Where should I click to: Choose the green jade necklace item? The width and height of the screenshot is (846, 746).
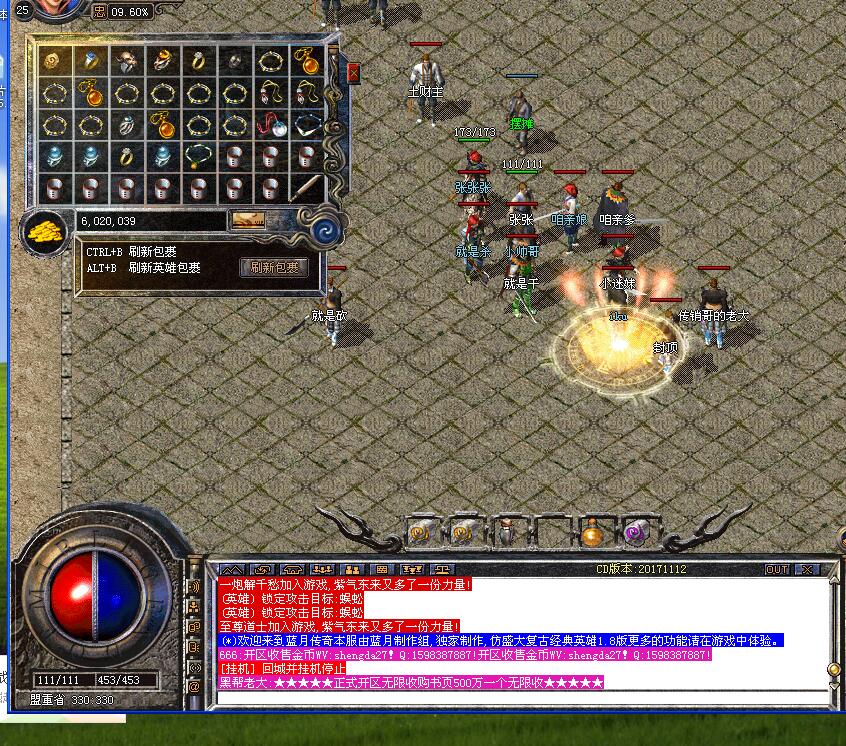pyautogui.click(x=198, y=157)
